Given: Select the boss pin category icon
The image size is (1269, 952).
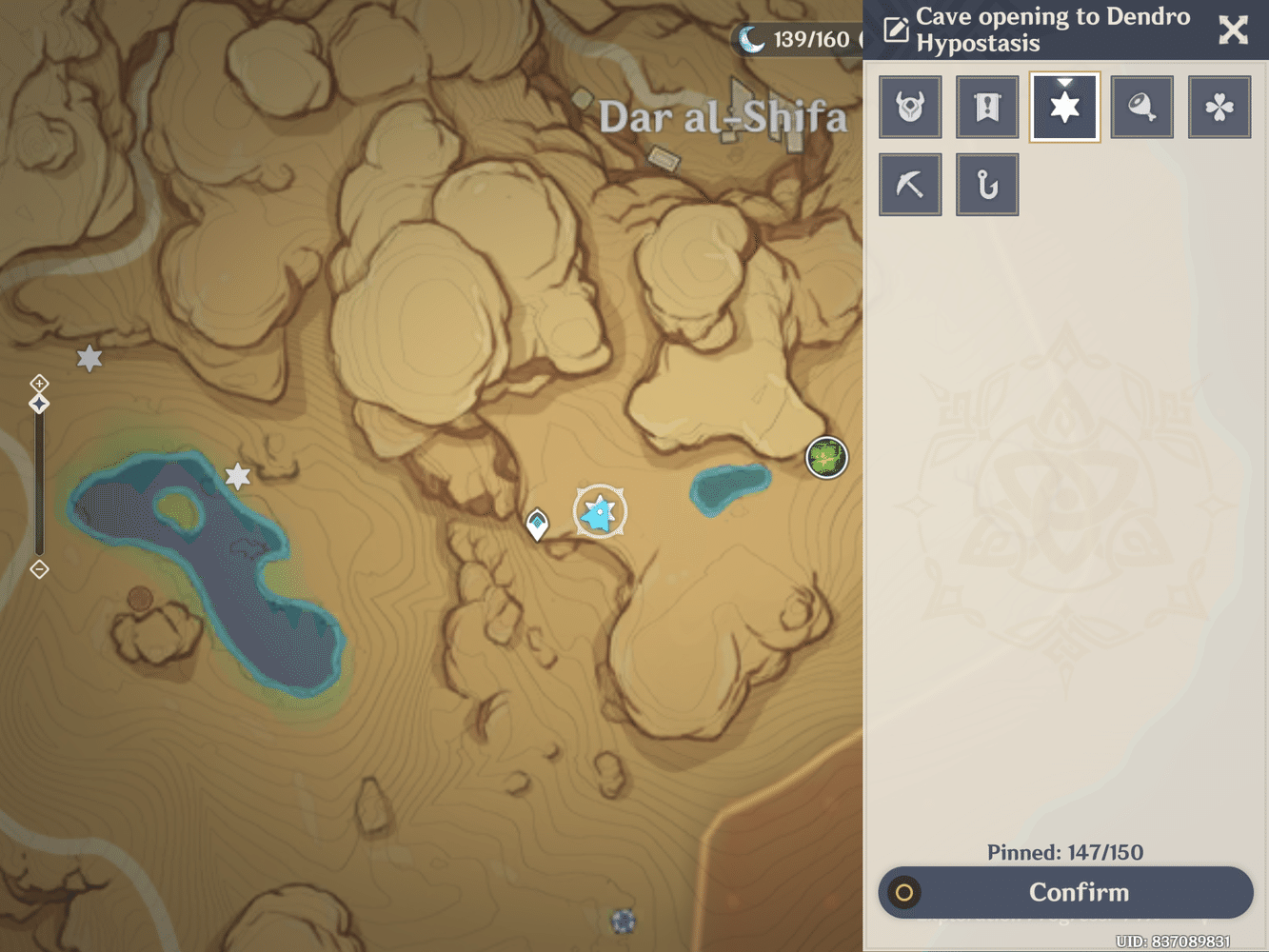Looking at the screenshot, I should (x=910, y=107).
